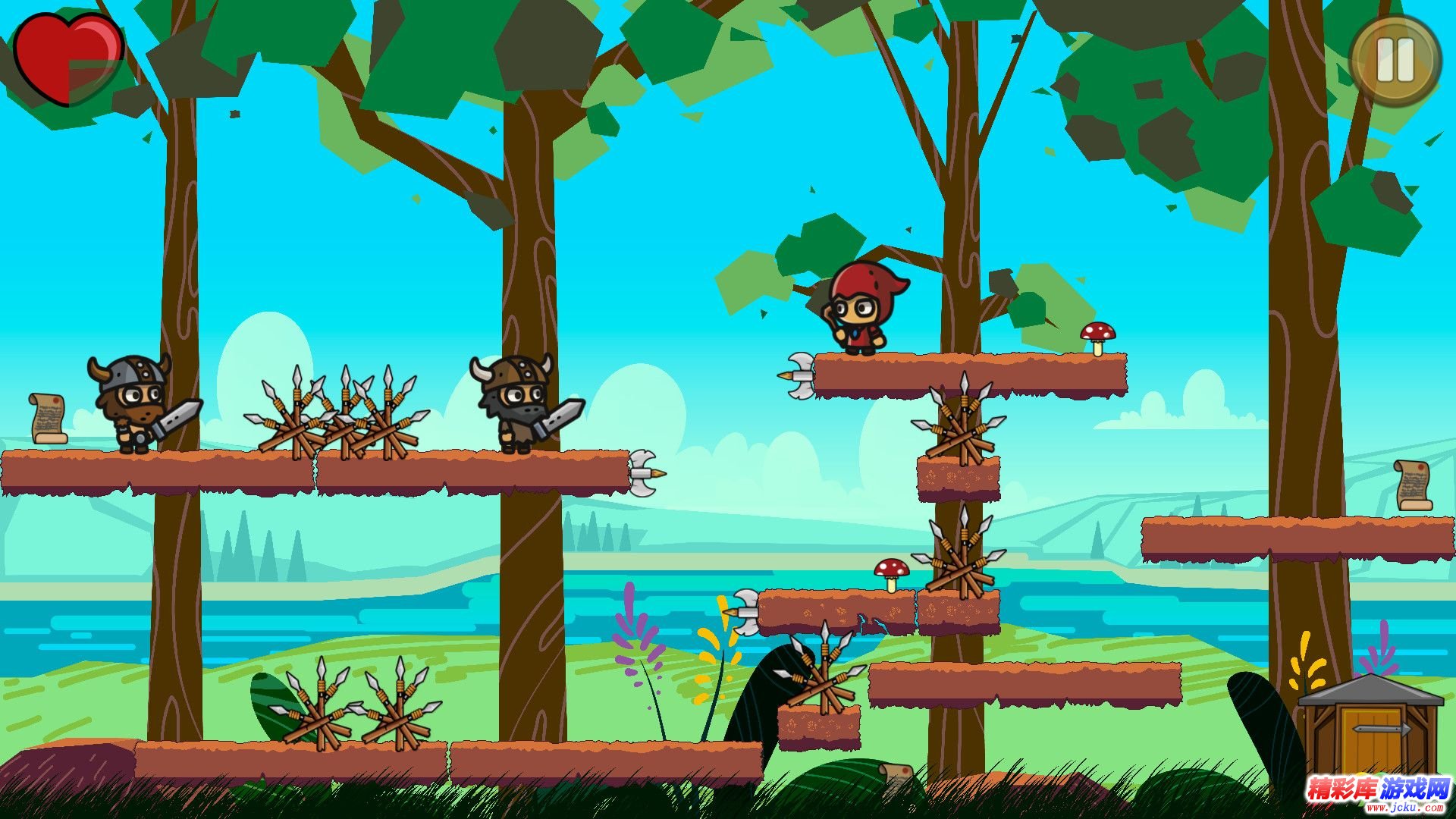Pause the game with the round button

tap(1395, 60)
